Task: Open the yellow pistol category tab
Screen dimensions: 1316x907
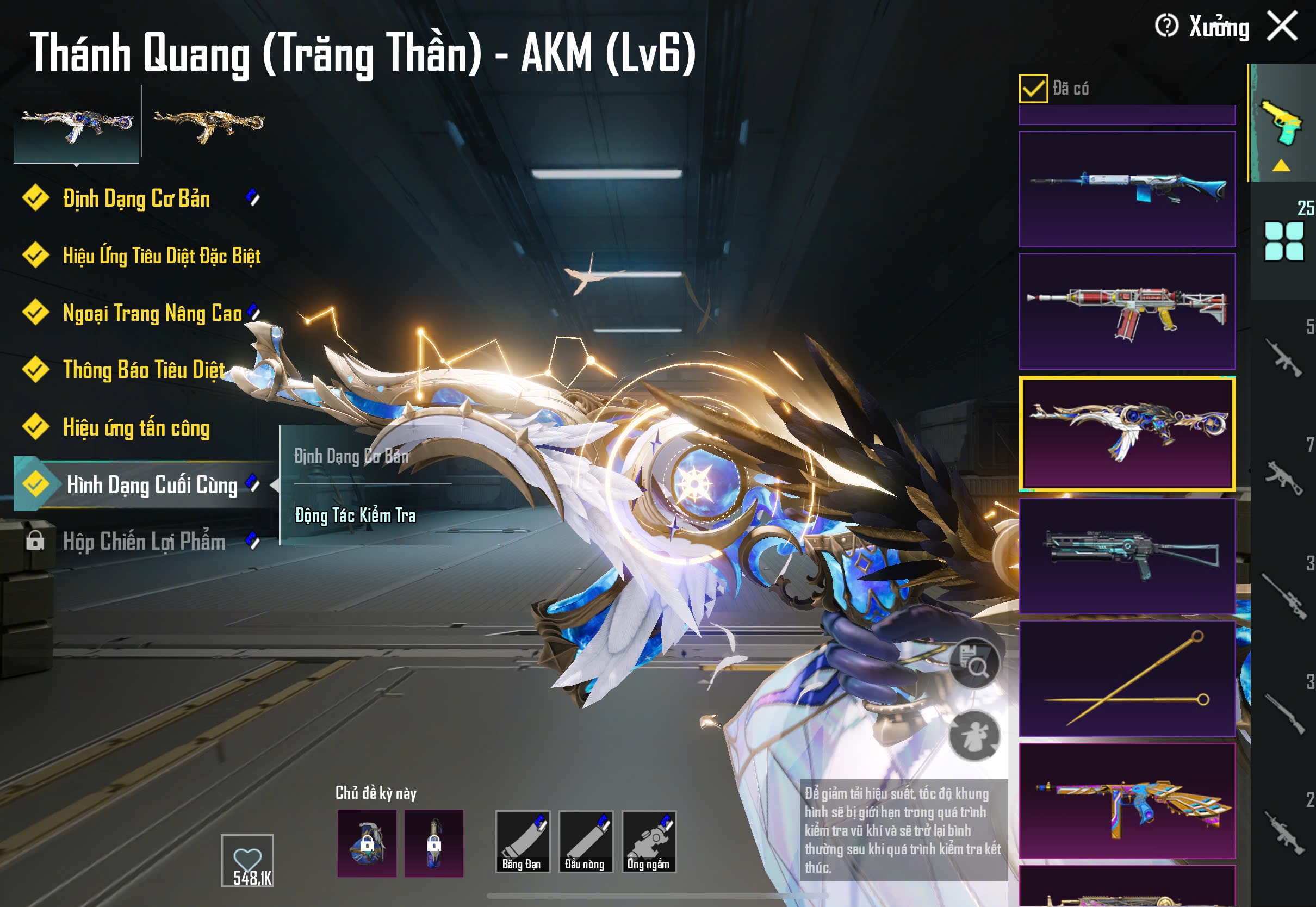Action: pyautogui.click(x=1282, y=122)
